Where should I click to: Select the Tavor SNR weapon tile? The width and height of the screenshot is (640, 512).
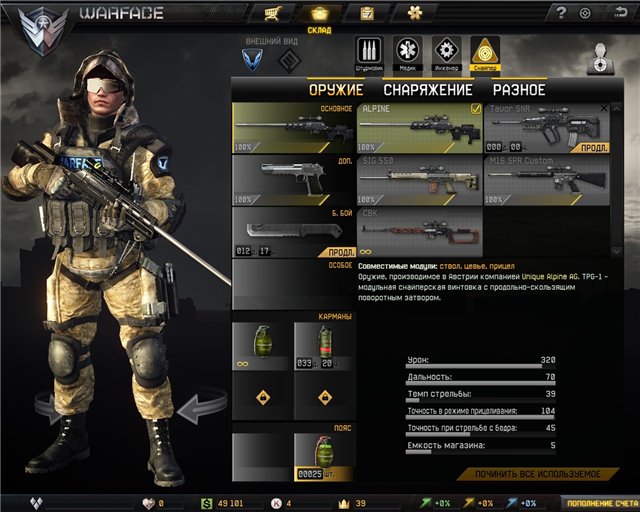(547, 126)
